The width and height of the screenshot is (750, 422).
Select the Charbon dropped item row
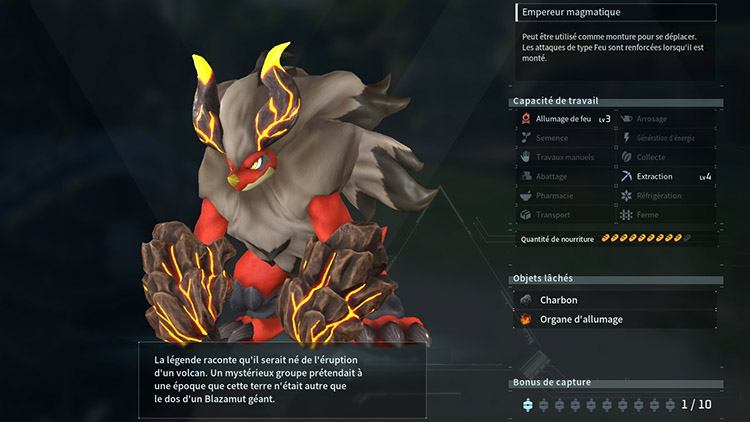(616, 300)
